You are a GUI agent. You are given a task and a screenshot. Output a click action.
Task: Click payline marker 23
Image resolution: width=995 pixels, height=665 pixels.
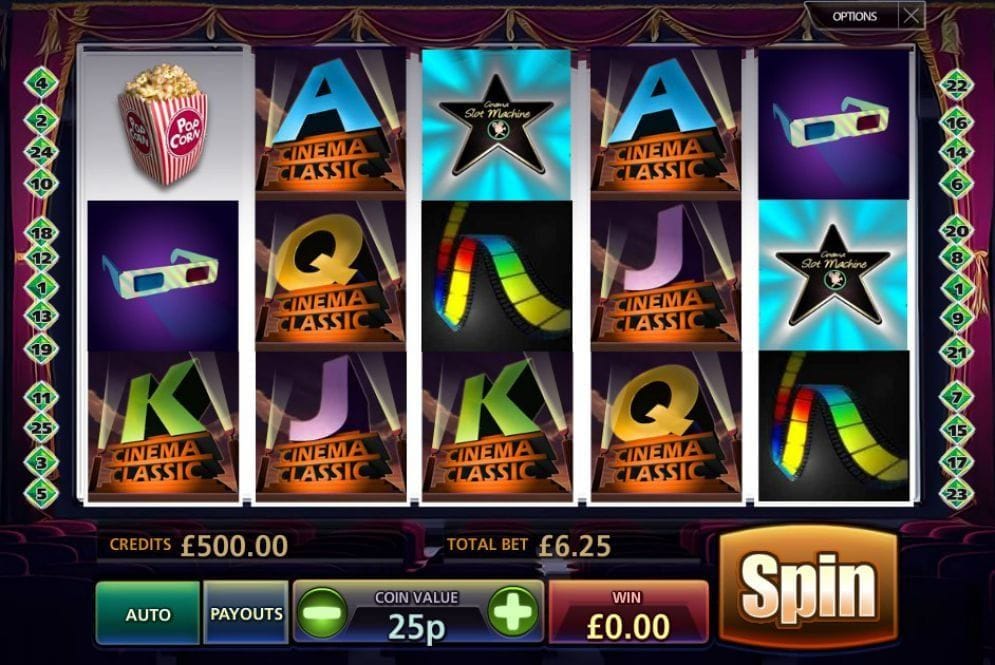click(x=955, y=492)
